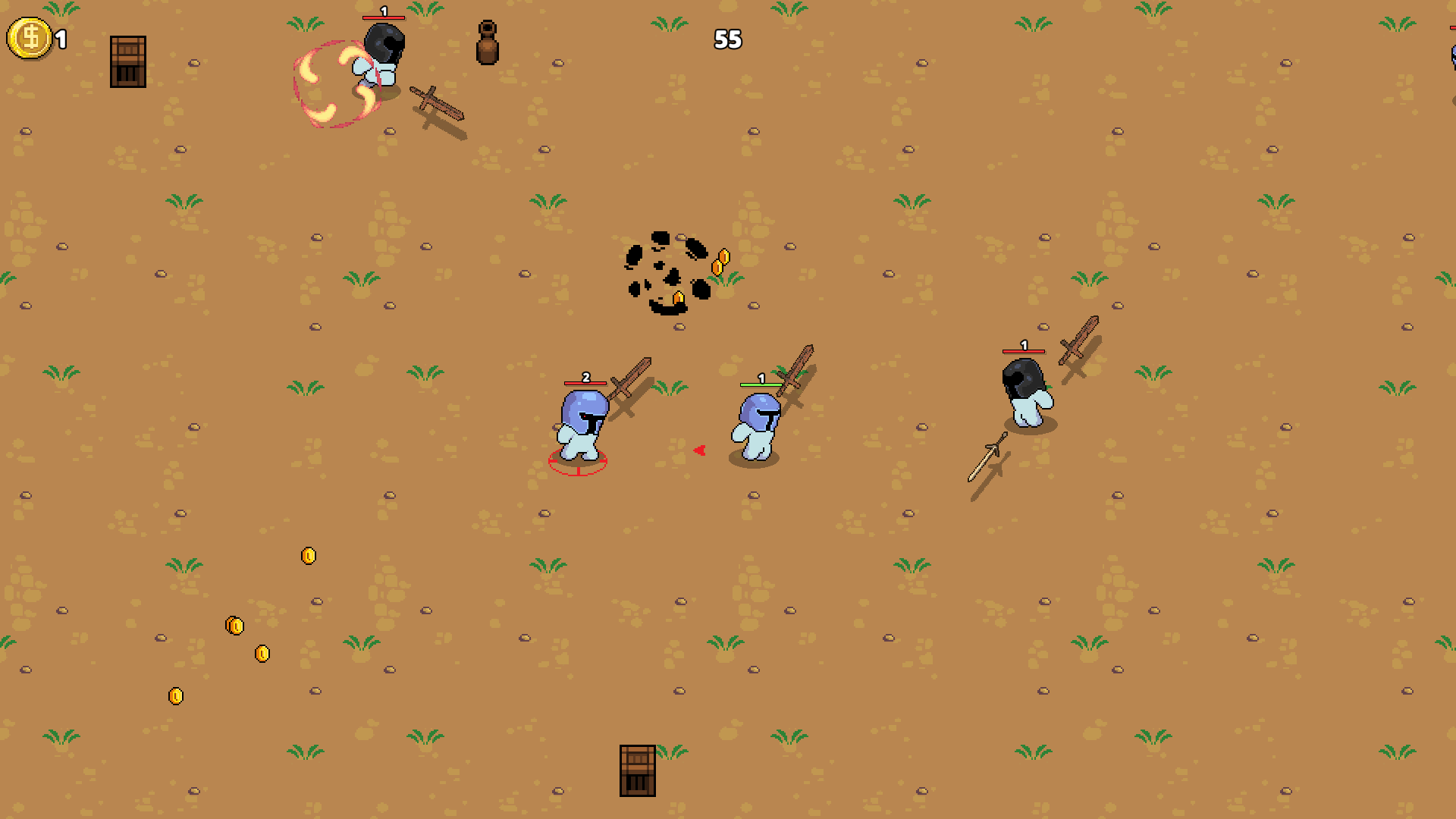Click the wave counter showing 55
This screenshot has width=1456, height=819.
pyautogui.click(x=726, y=39)
